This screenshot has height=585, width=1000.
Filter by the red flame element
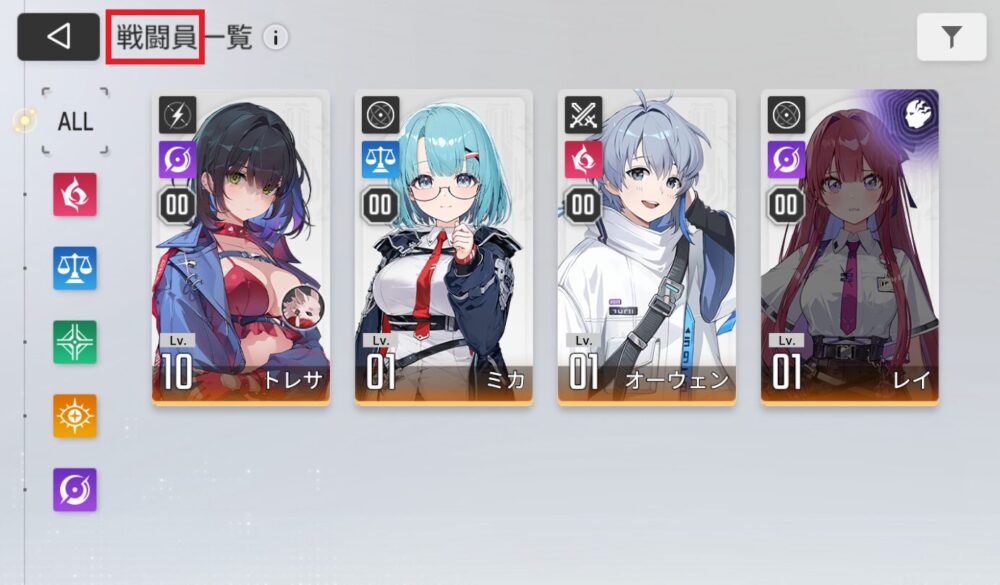tap(75, 194)
